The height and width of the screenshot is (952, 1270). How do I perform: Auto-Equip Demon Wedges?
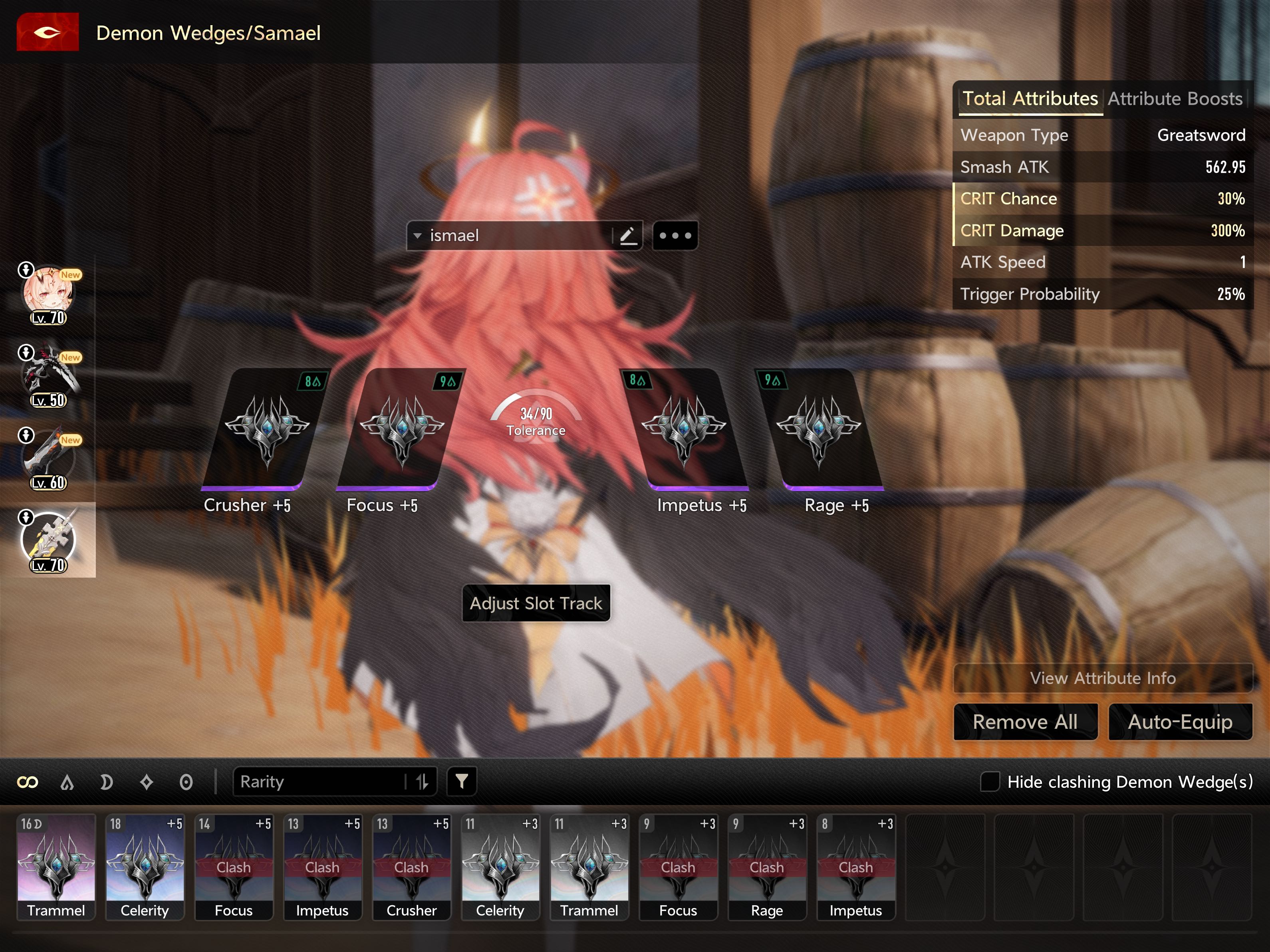click(1179, 722)
